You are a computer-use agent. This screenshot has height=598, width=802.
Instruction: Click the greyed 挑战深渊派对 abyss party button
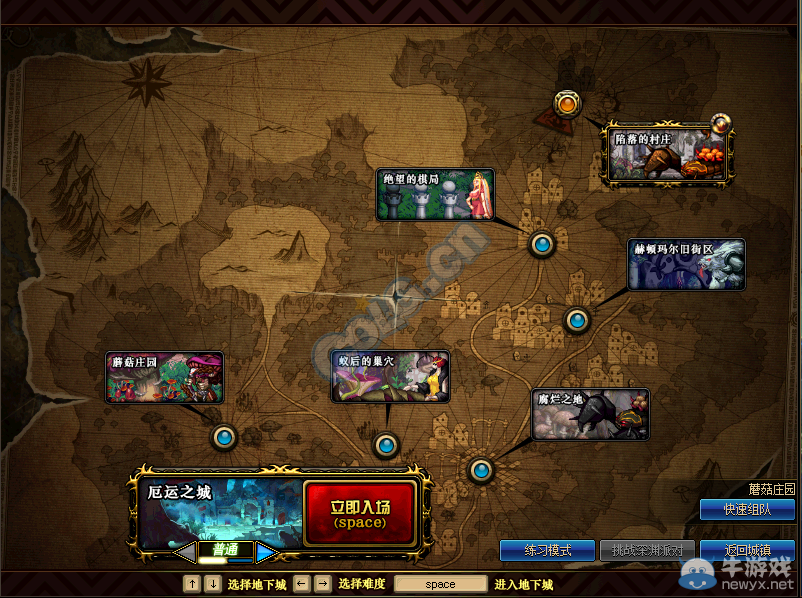[x=647, y=551]
